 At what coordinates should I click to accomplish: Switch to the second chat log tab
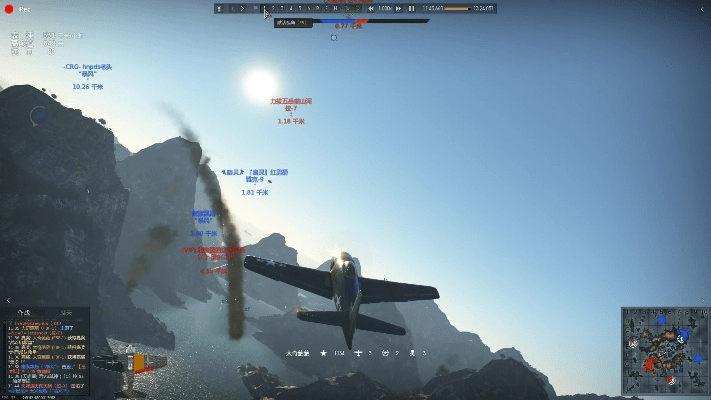pyautogui.click(x=66, y=312)
